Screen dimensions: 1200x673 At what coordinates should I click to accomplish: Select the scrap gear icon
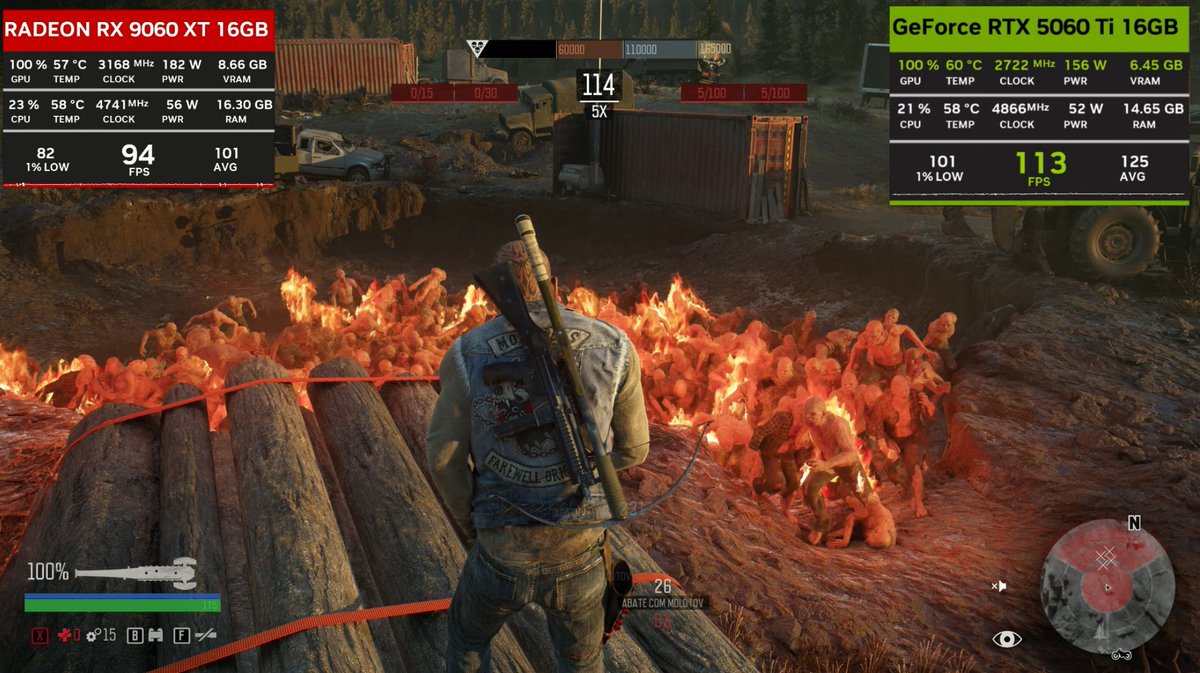tap(92, 635)
